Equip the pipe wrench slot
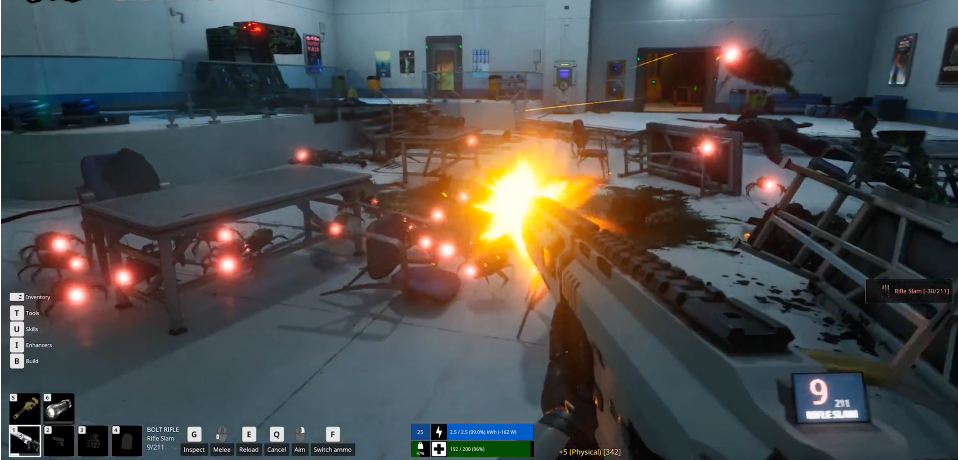The width and height of the screenshot is (958, 460). 25,407
